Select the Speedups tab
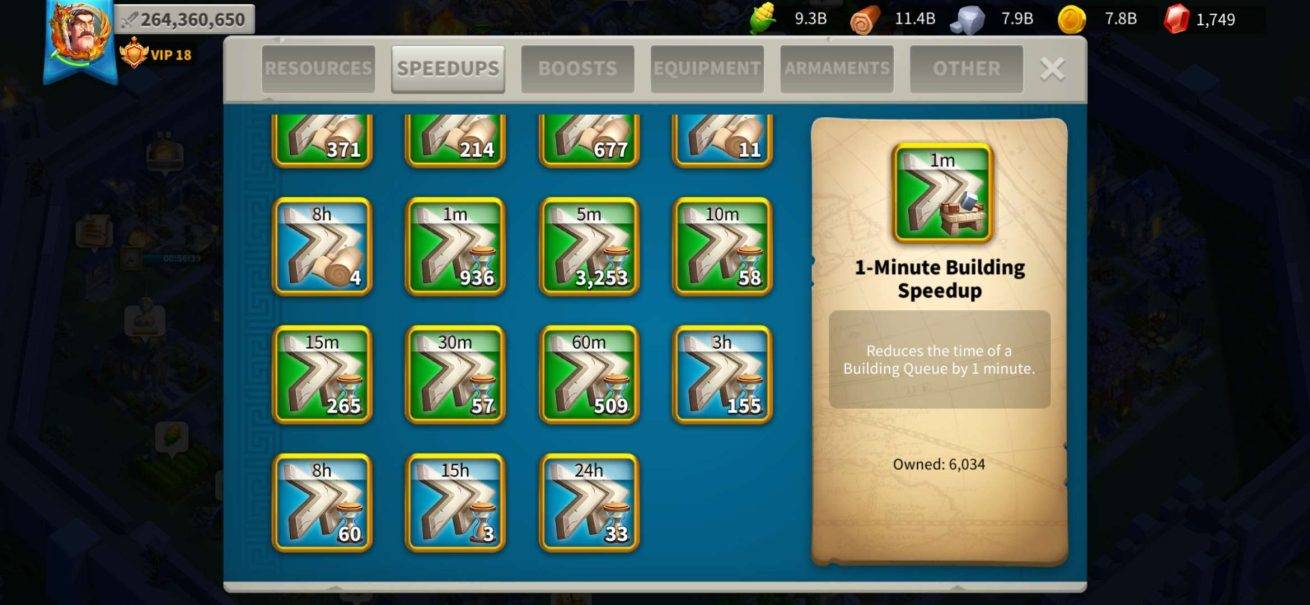Image resolution: width=1310 pixels, height=605 pixels. 448,69
